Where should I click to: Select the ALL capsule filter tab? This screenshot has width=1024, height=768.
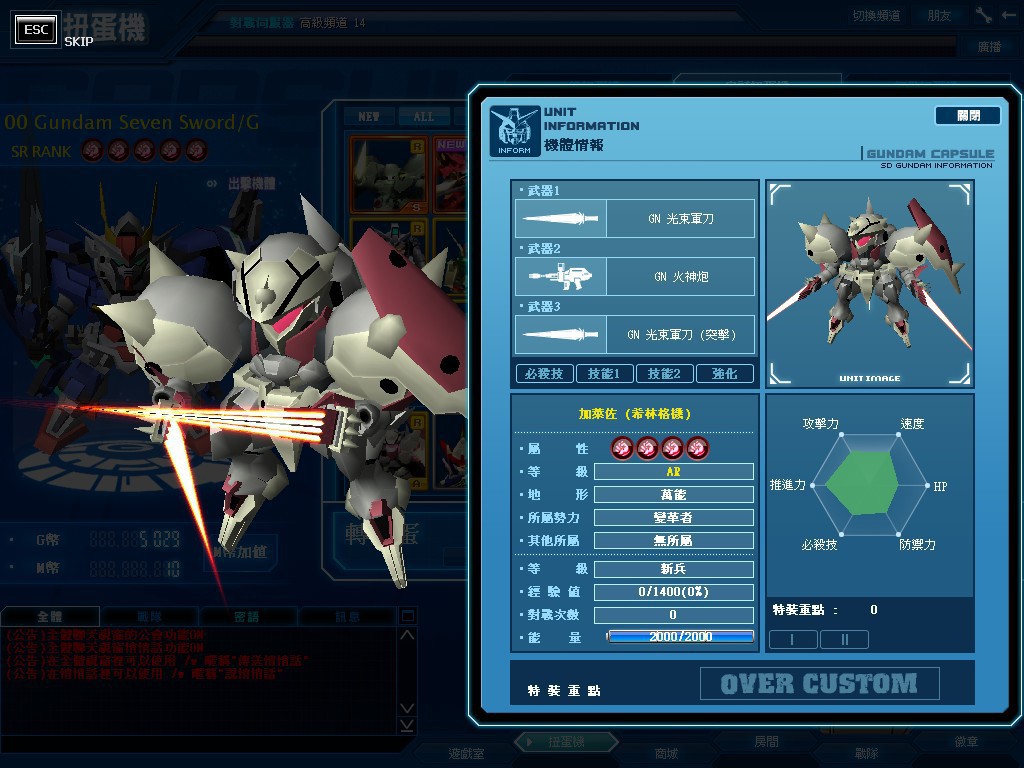[424, 117]
